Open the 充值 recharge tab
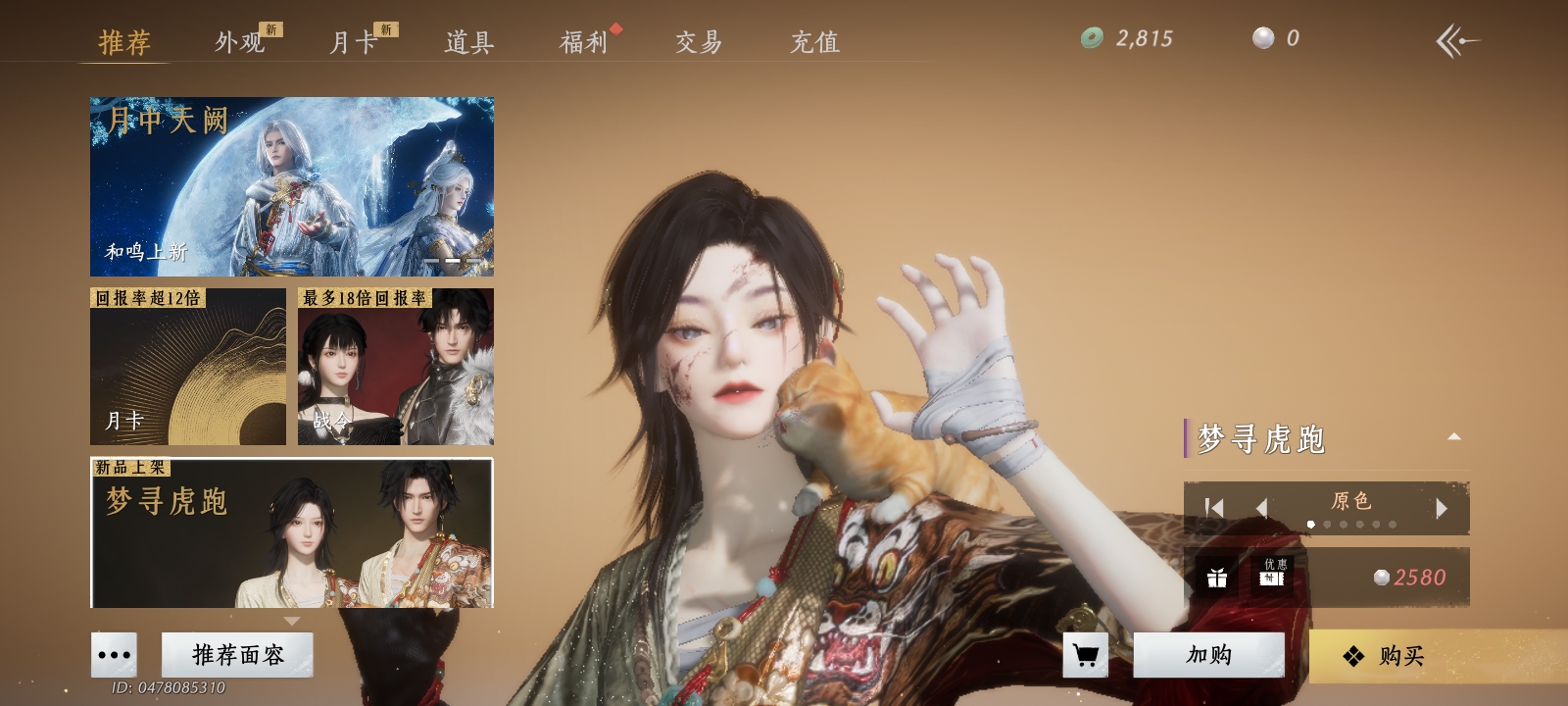 click(x=814, y=42)
